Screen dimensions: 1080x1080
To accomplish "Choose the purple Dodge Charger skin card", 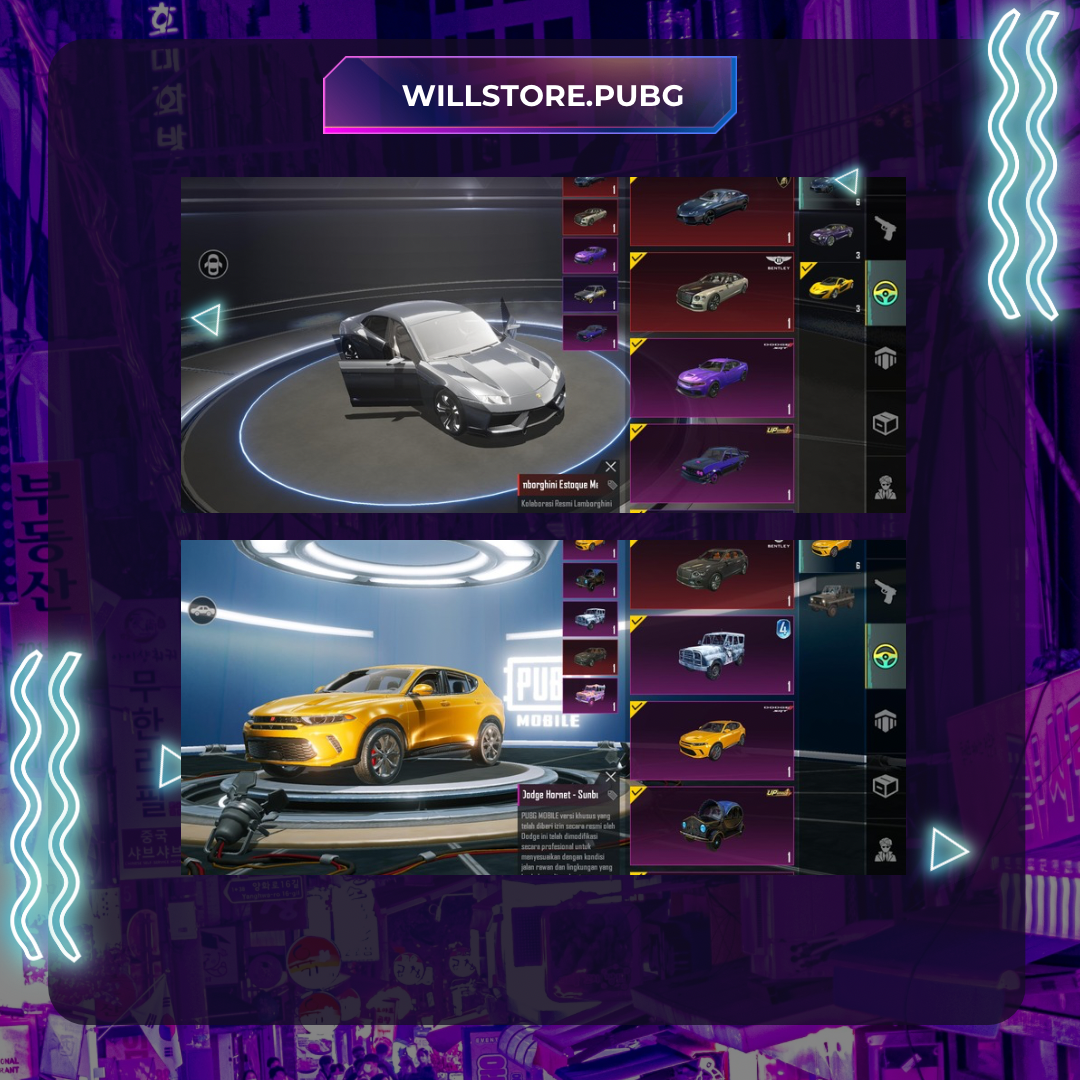I will [711, 378].
